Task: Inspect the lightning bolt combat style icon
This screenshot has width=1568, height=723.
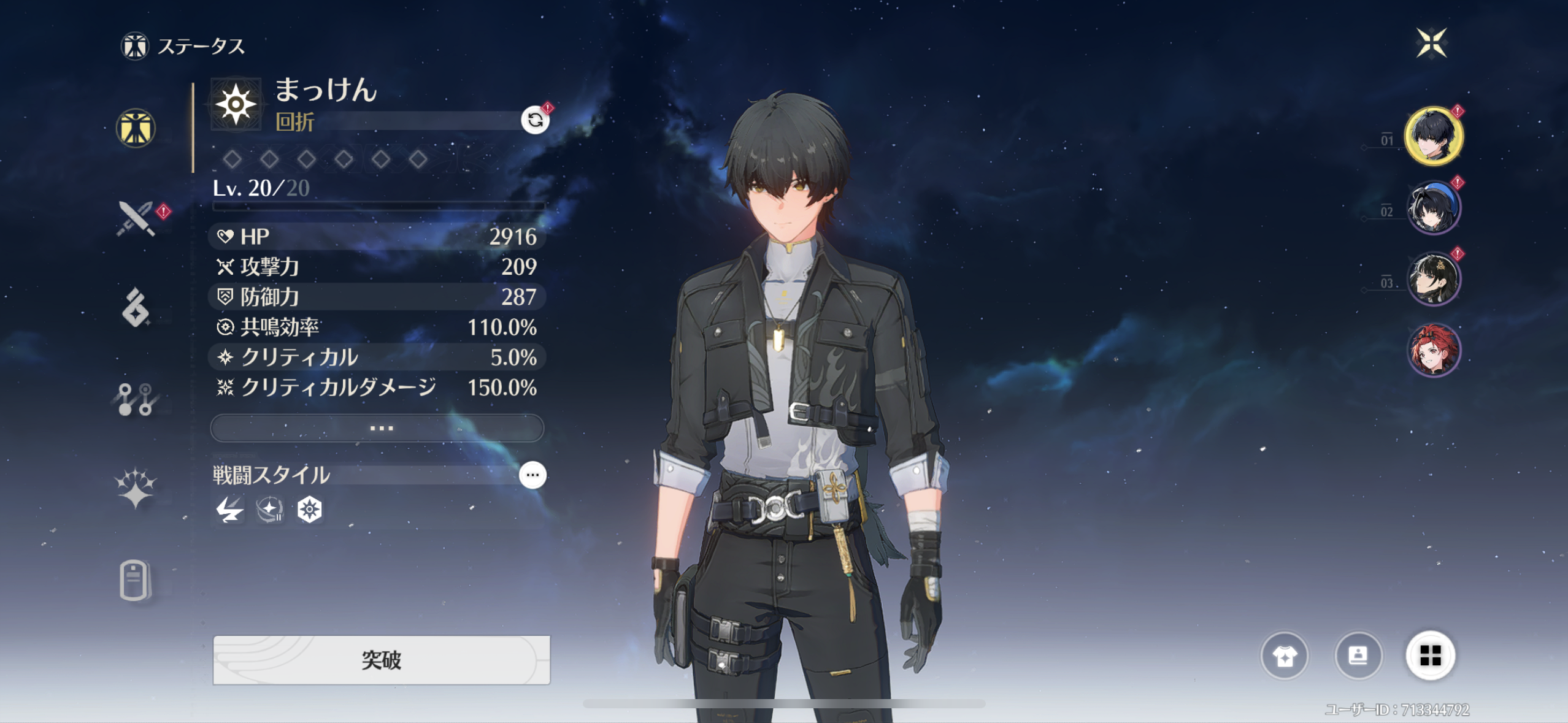Action: [229, 510]
